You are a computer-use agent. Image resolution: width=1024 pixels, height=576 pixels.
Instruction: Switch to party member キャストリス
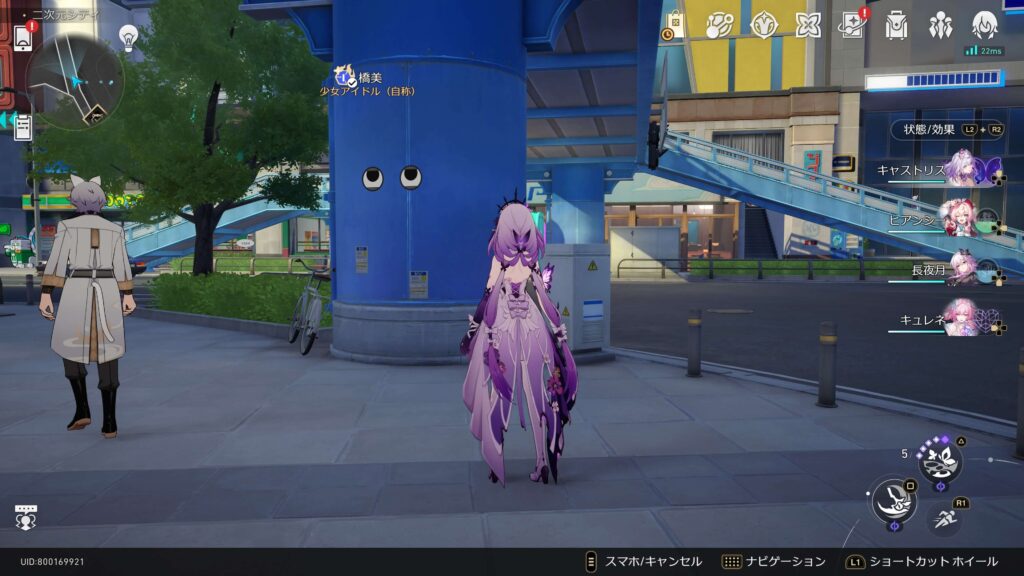[962, 169]
